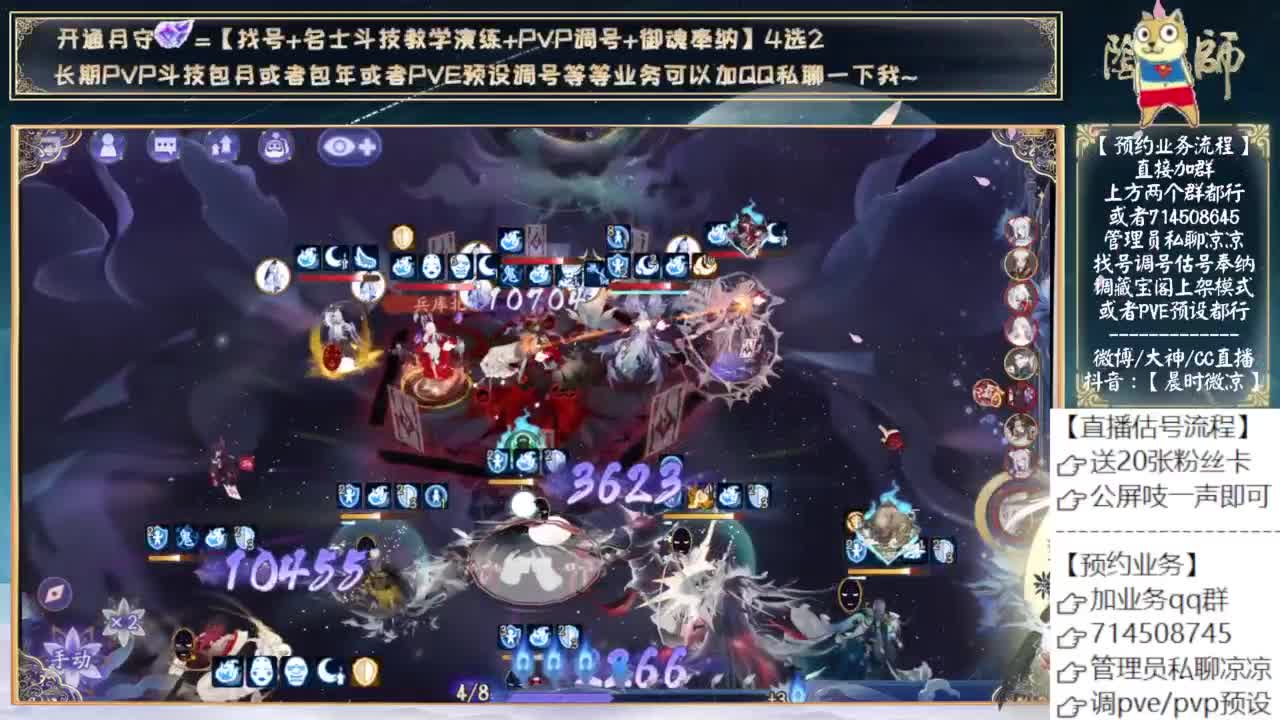The height and width of the screenshot is (720, 1280).
Task: Select the fire-fist buff icon at bottom center
Action: 228,672
